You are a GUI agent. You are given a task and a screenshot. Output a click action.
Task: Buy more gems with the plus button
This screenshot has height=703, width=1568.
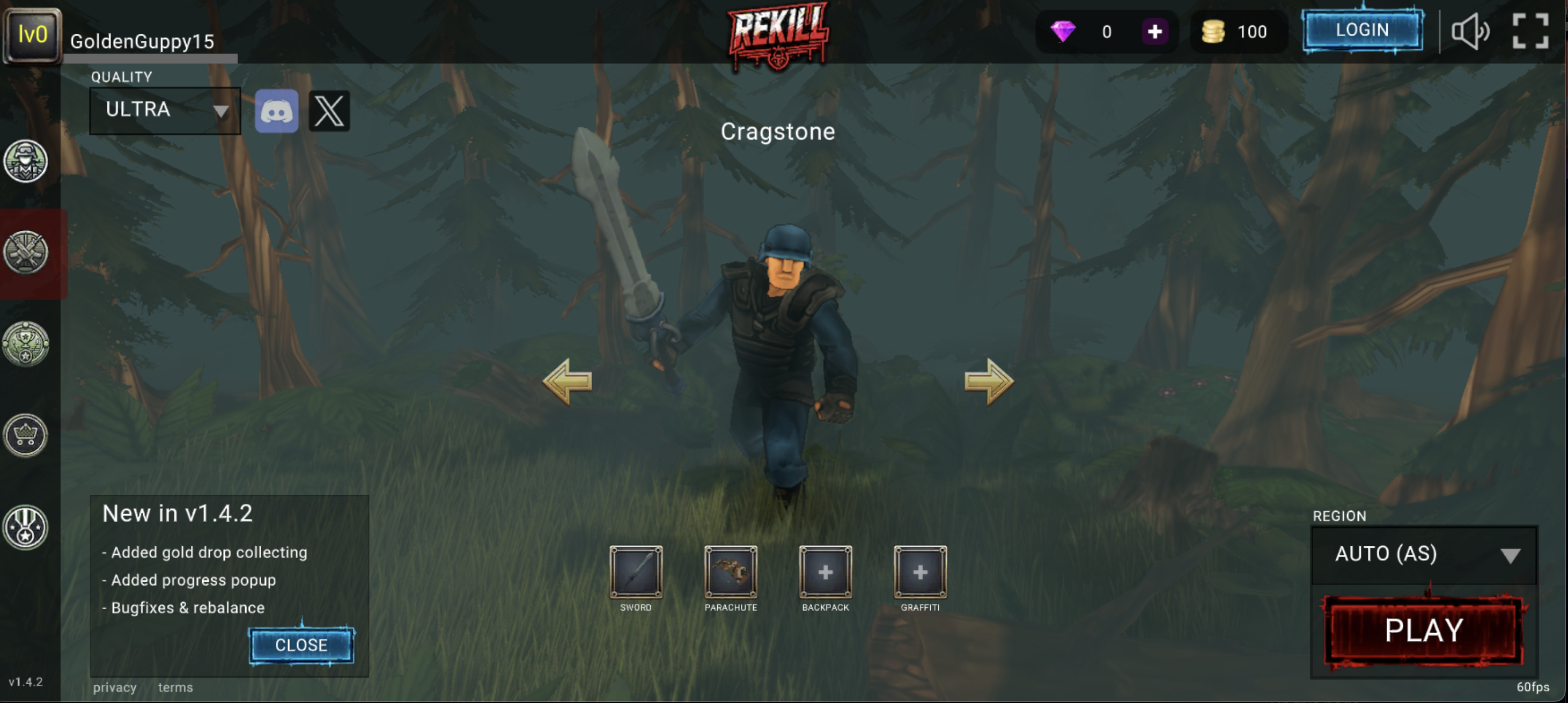pos(1154,32)
